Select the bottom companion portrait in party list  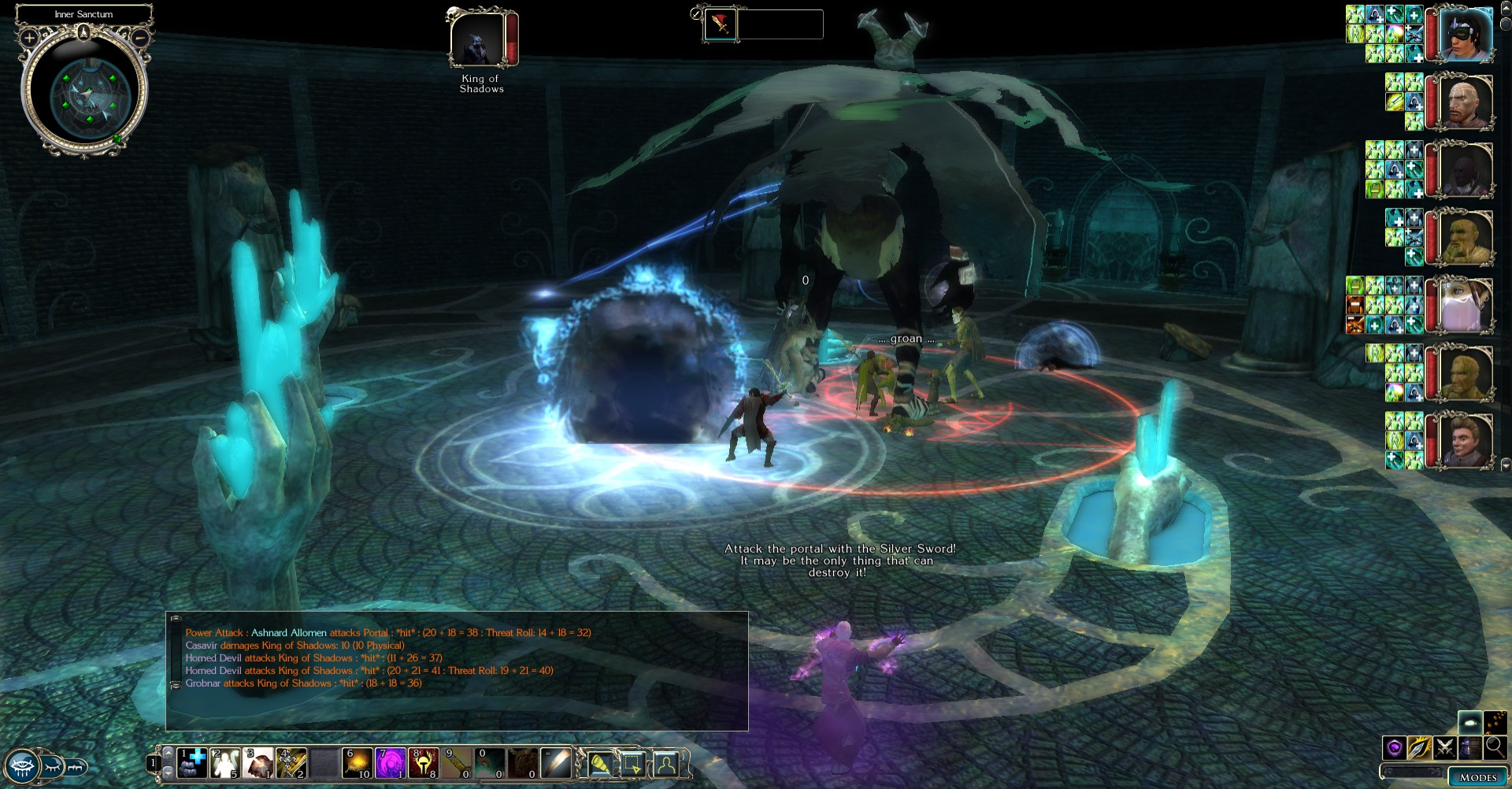coord(1466,440)
